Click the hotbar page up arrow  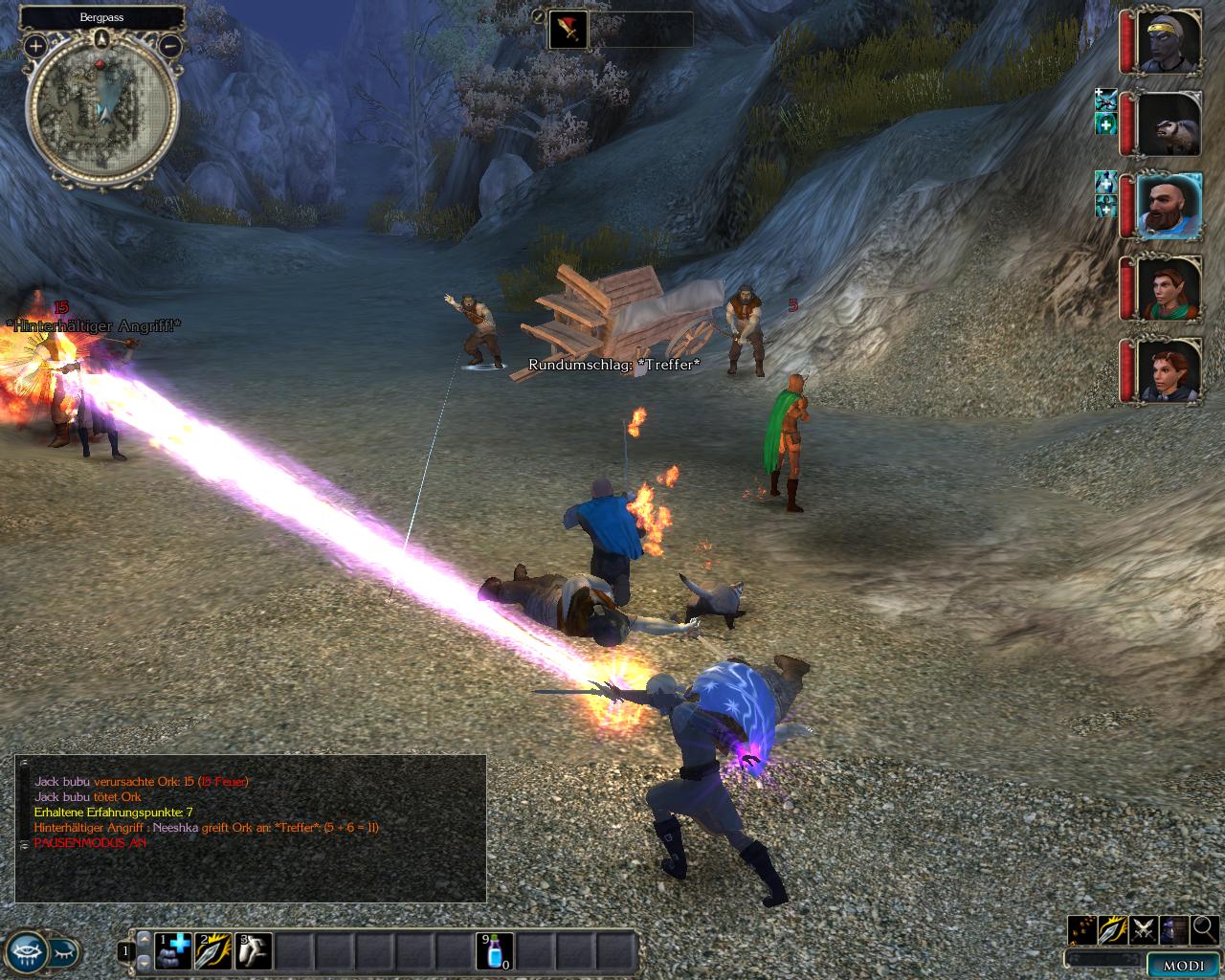tap(145, 940)
